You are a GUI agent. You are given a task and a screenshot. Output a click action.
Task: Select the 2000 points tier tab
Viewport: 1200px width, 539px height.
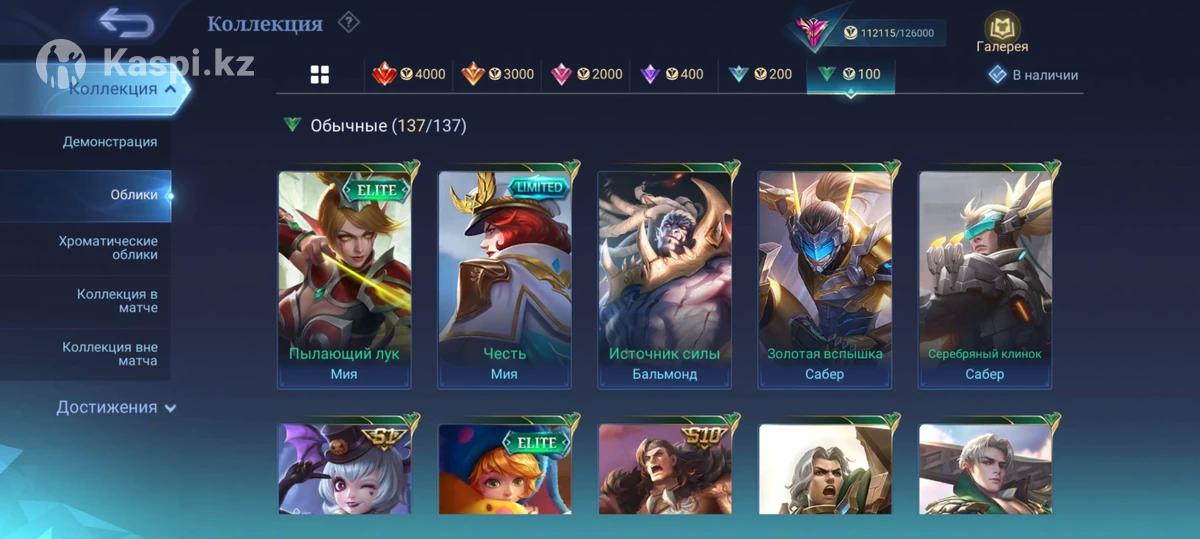pos(586,75)
